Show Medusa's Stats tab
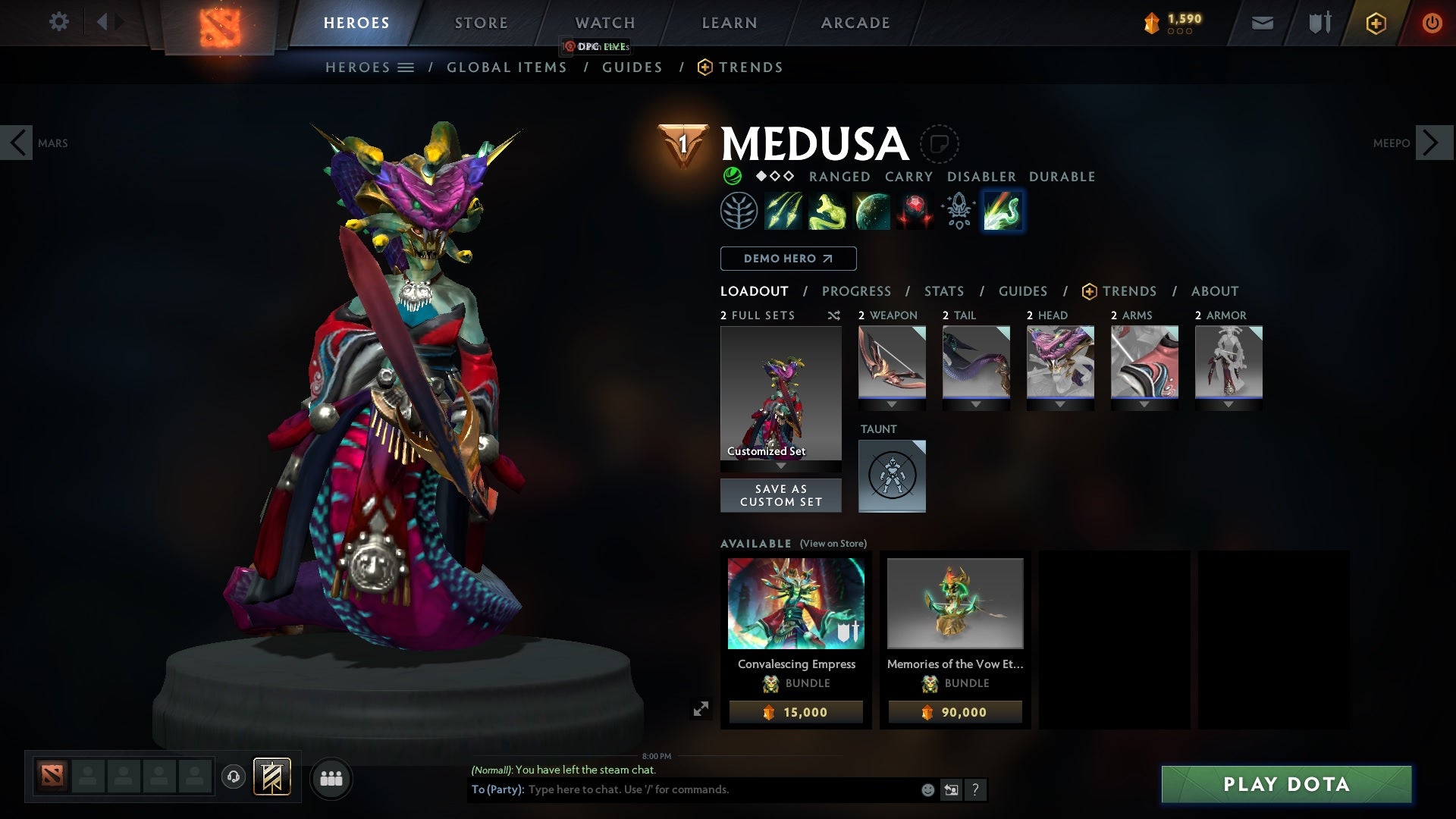The height and width of the screenshot is (819, 1456). click(x=943, y=291)
